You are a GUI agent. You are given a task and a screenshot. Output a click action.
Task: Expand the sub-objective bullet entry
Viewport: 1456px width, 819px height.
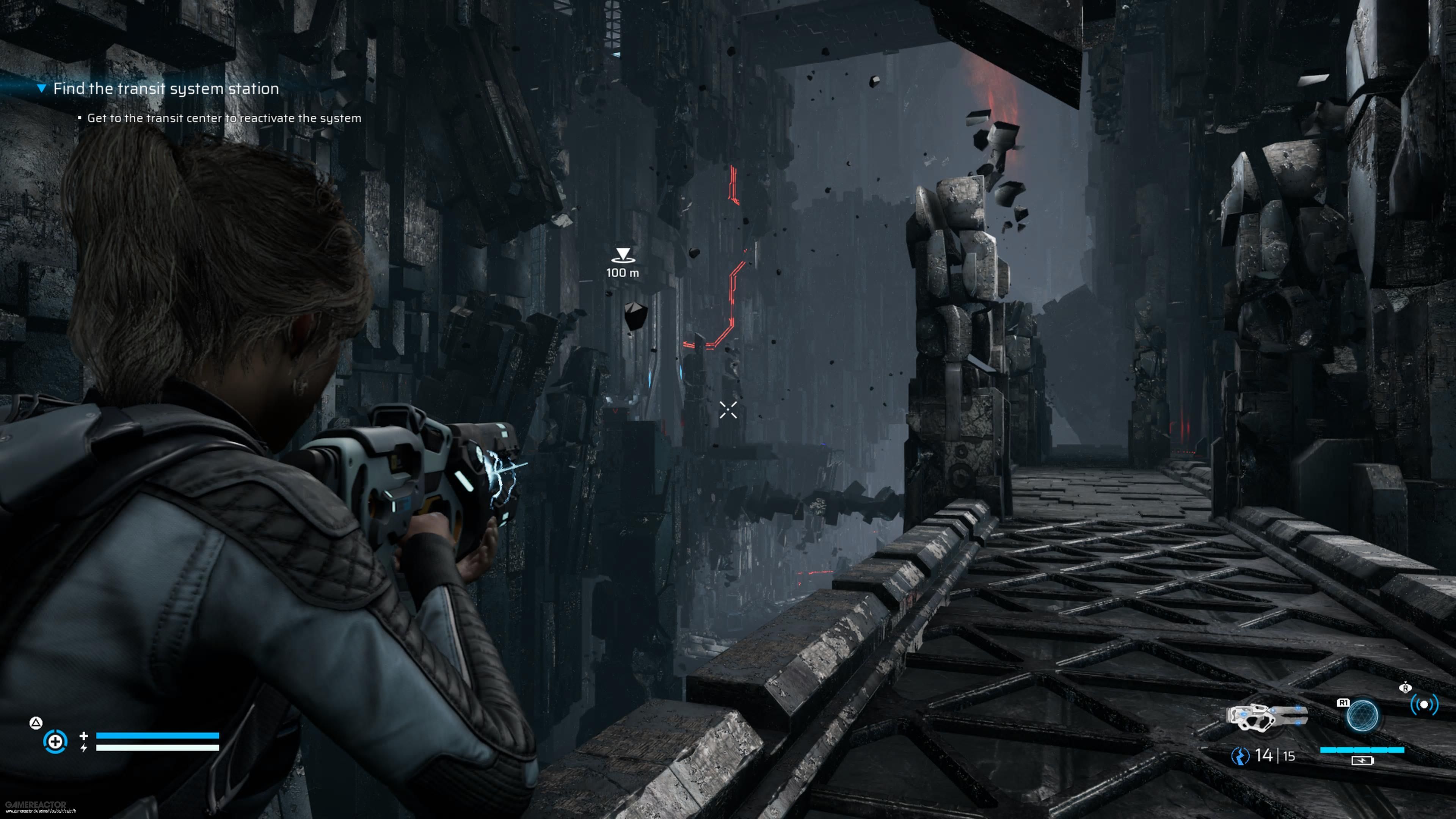(80, 118)
